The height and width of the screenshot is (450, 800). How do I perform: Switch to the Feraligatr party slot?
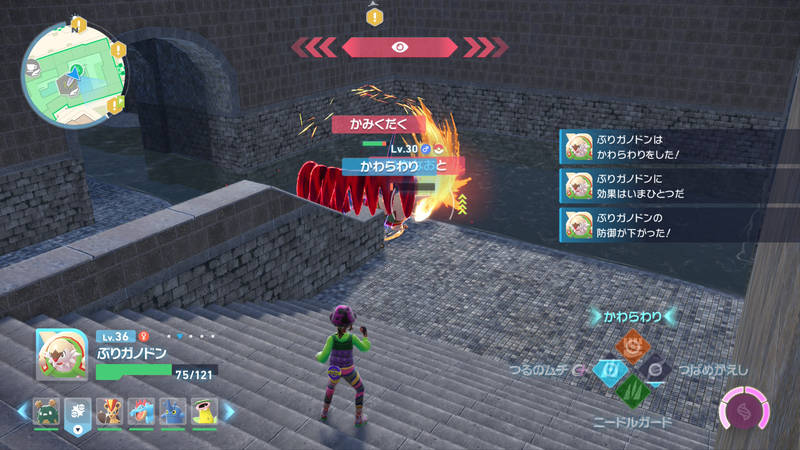pos(141,411)
